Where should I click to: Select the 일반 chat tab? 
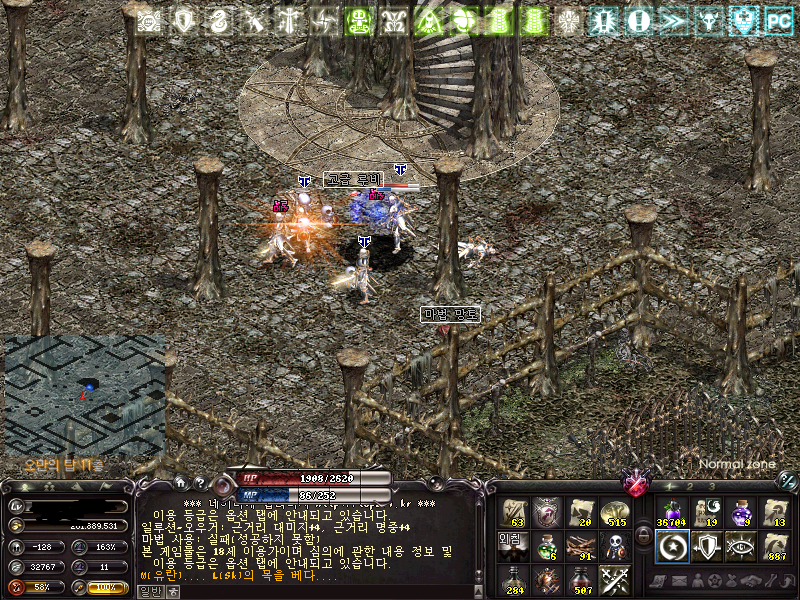tap(148, 592)
